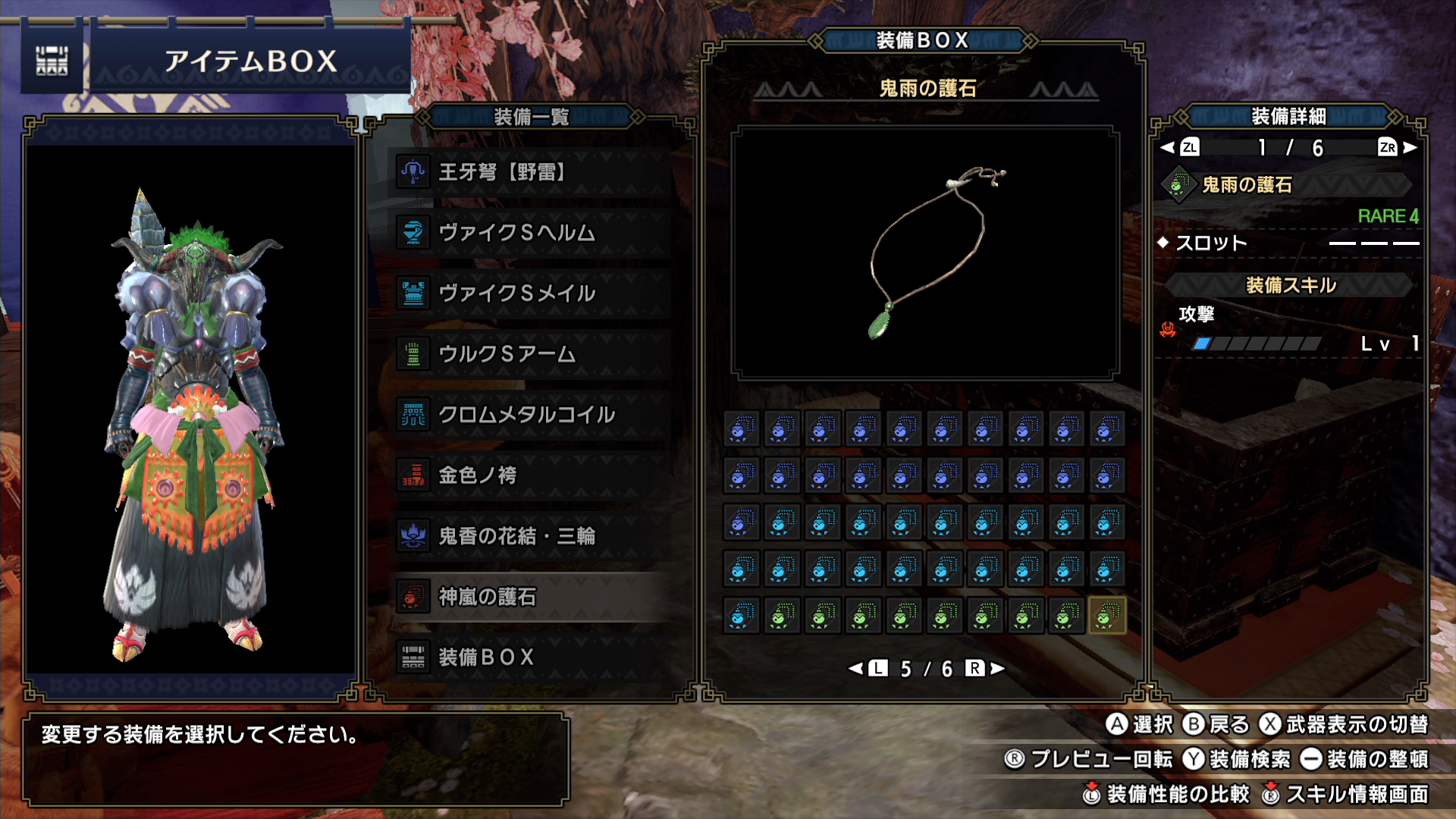Image resolution: width=1456 pixels, height=819 pixels.
Task: Open the 神嵐の護石 talisman row
Action: (x=531, y=597)
